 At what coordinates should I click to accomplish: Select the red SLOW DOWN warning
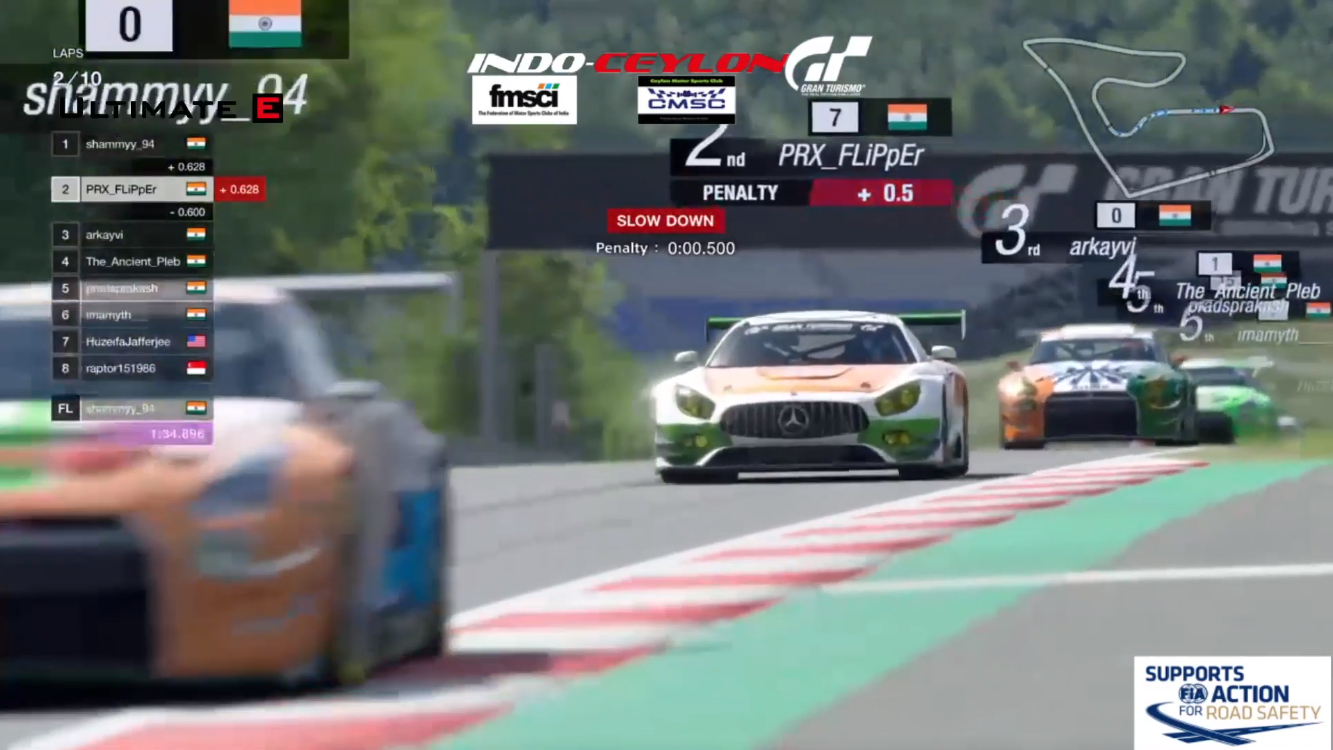(x=665, y=221)
